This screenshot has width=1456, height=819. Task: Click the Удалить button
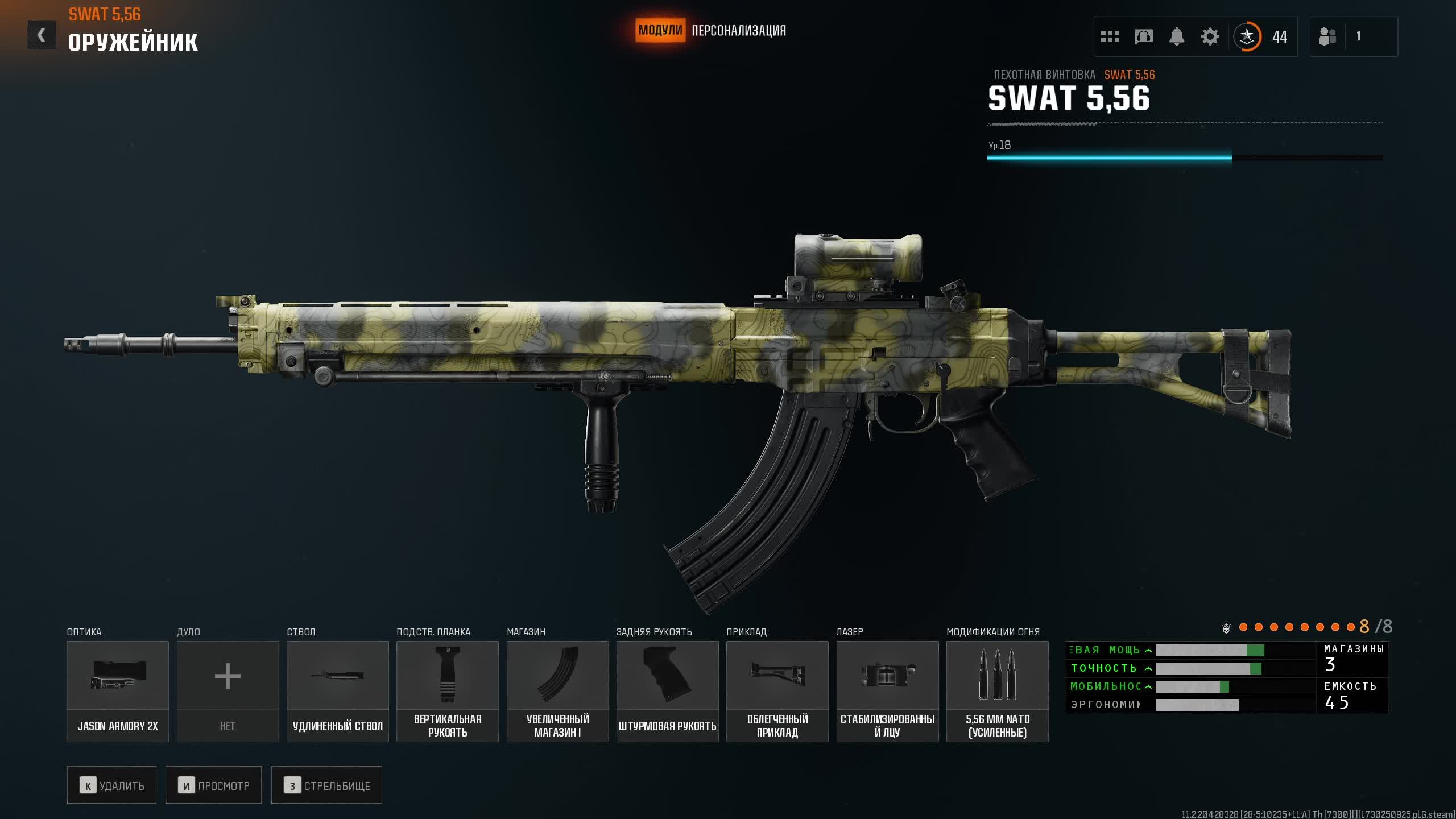pyautogui.click(x=111, y=785)
